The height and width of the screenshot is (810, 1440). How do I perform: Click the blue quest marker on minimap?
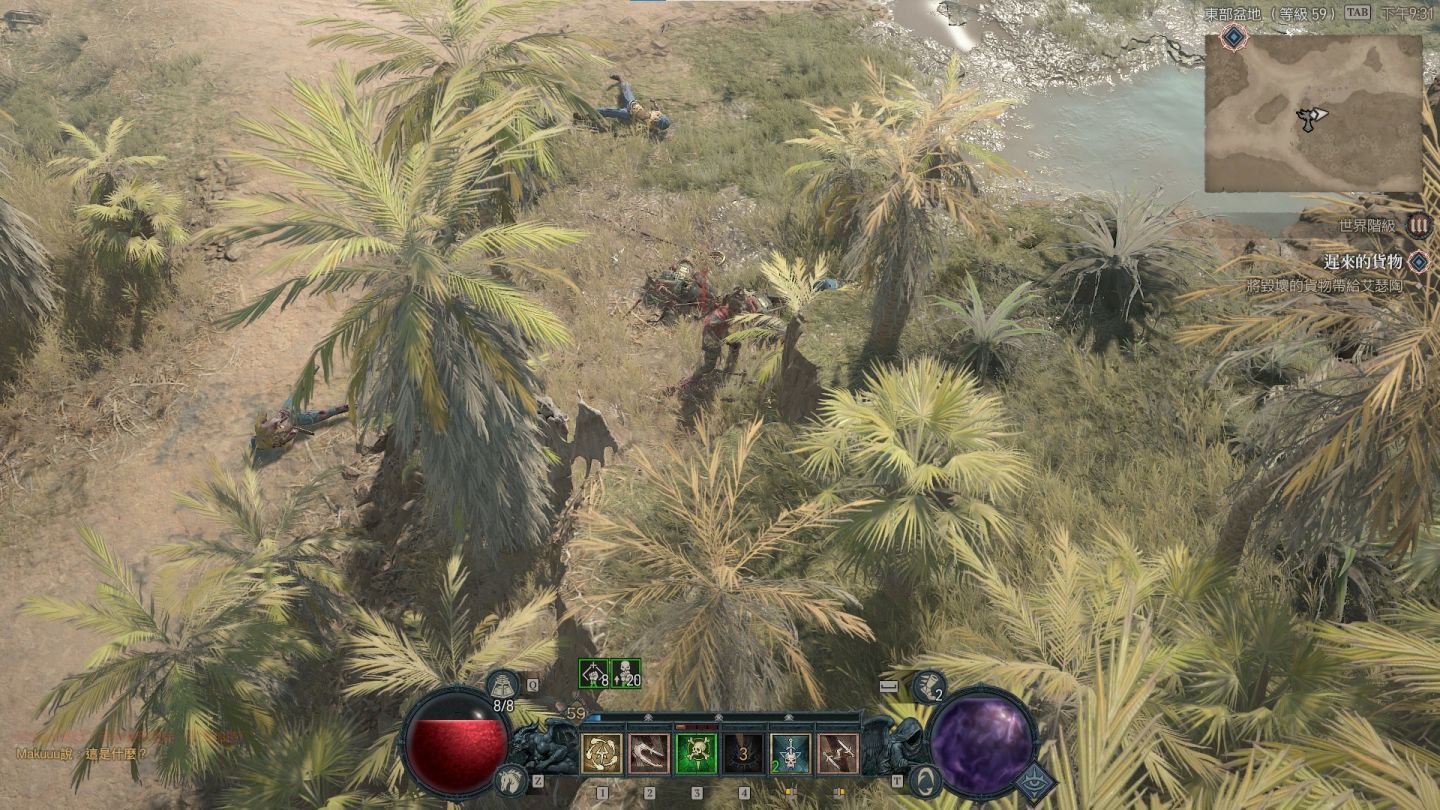(x=1235, y=38)
